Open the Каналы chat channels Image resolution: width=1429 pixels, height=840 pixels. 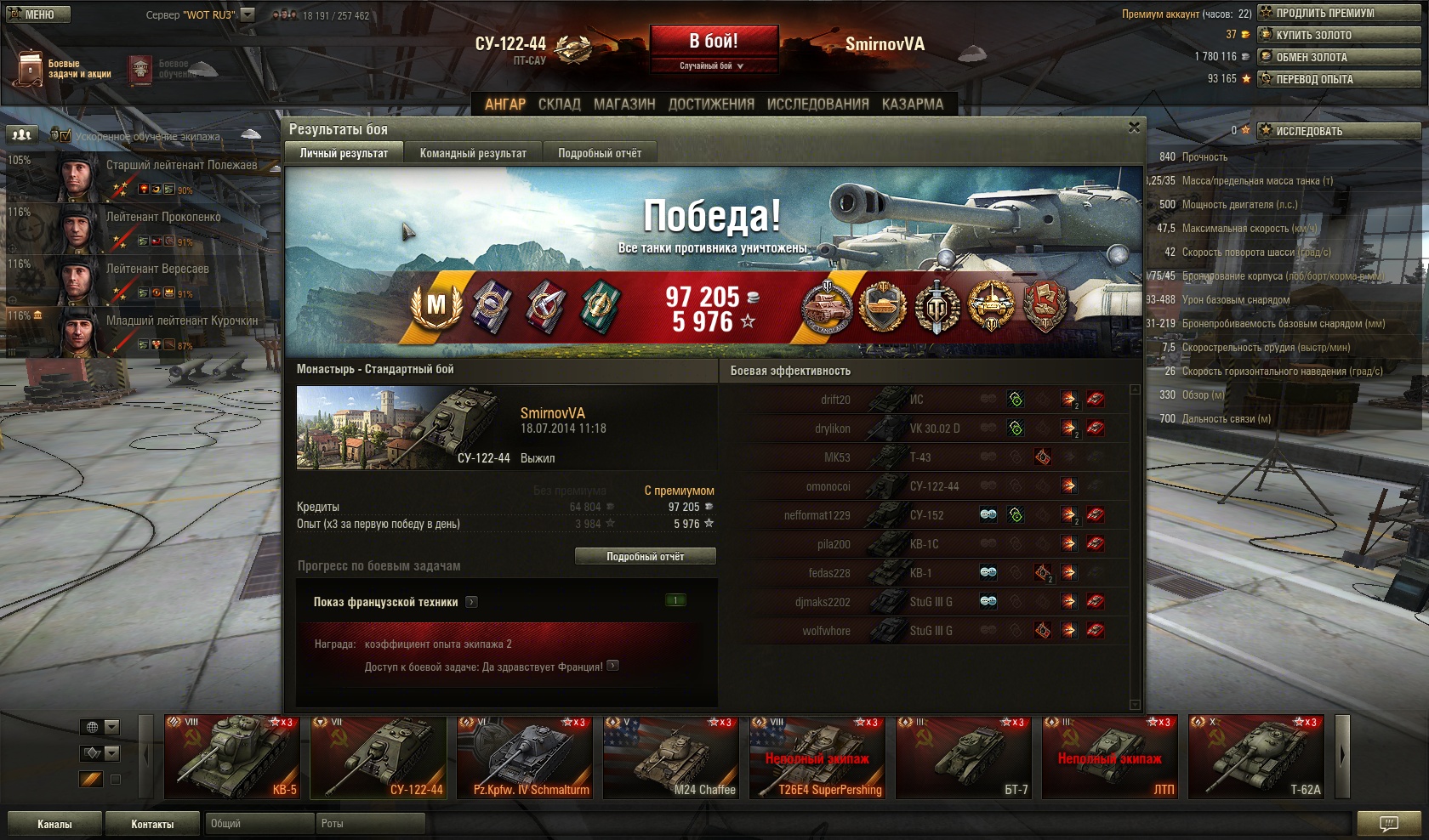click(54, 824)
